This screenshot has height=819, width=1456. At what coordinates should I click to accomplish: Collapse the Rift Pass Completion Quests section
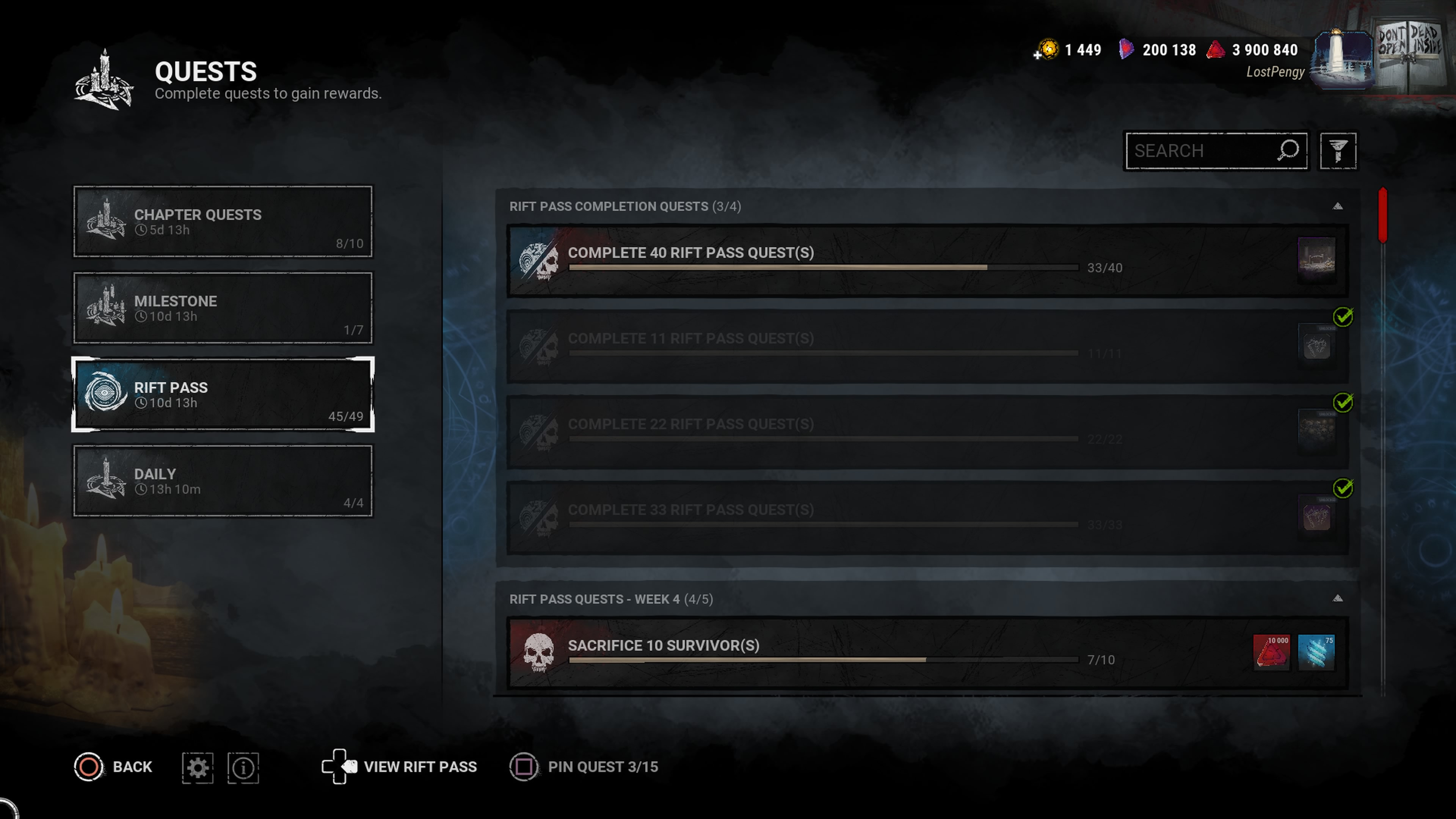click(1337, 206)
